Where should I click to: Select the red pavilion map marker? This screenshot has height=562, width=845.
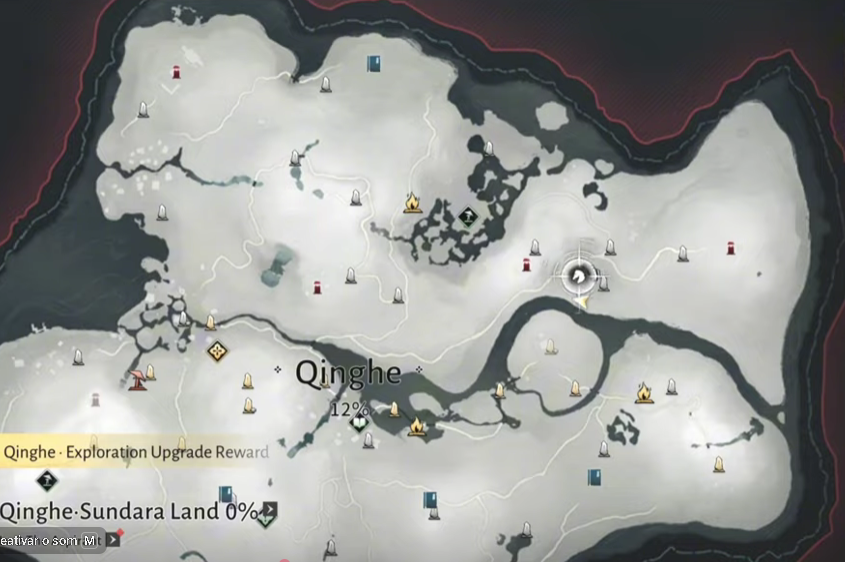pos(136,377)
